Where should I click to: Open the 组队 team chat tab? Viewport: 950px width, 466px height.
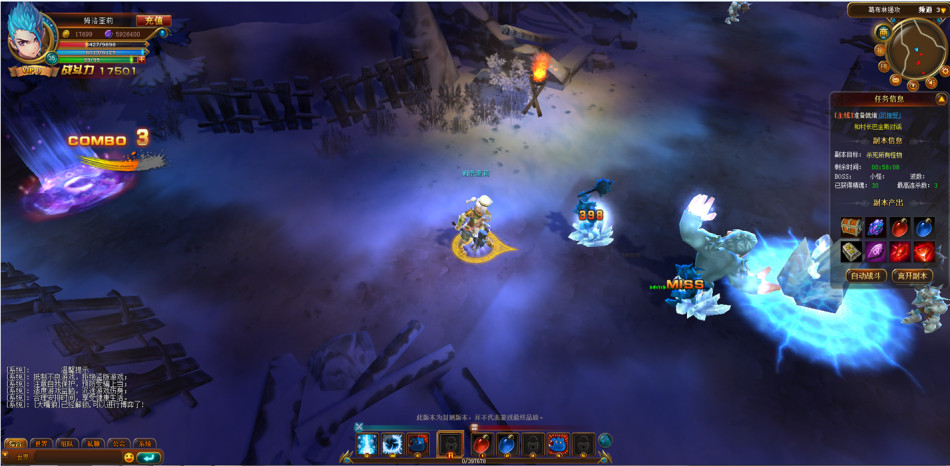pyautogui.click(x=67, y=443)
